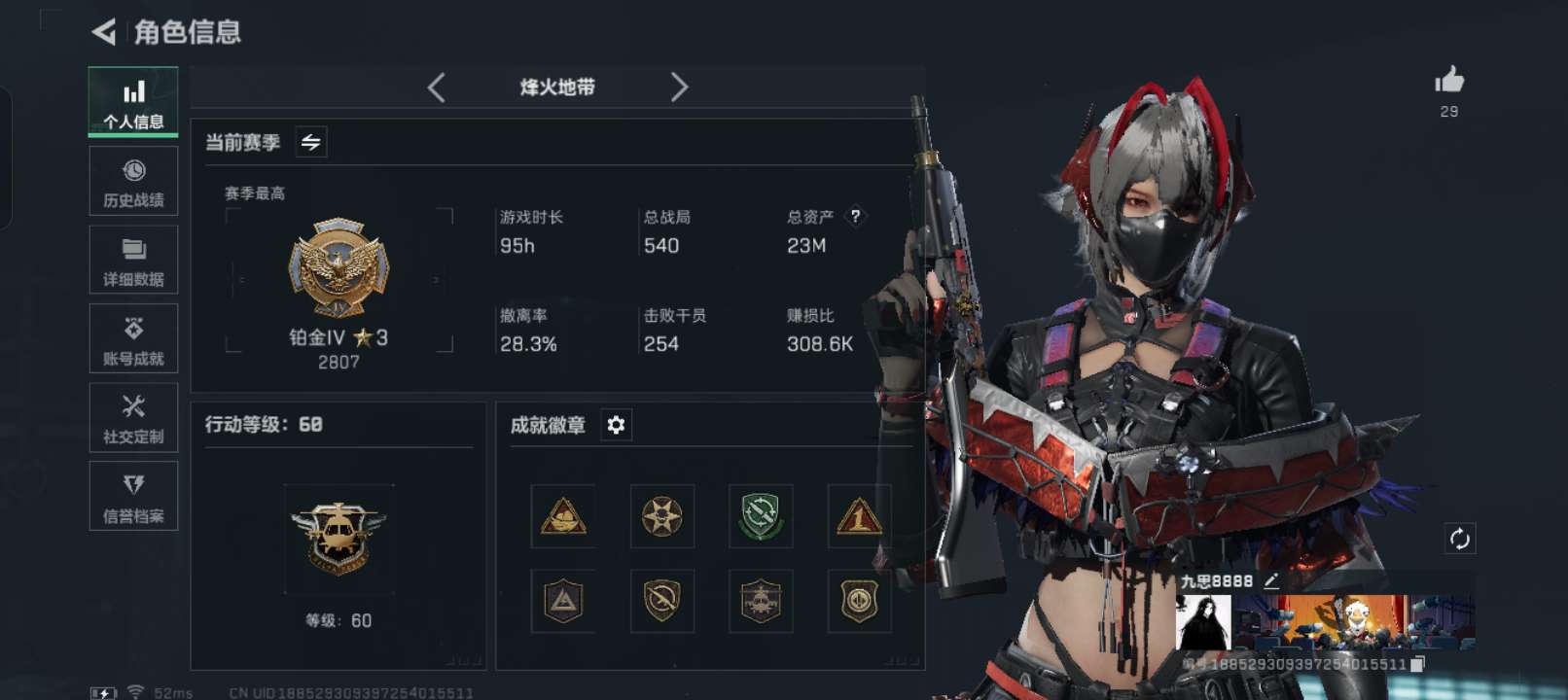Select the 社交定制 tab
Viewport: 1568px width, 700px height.
pos(133,418)
